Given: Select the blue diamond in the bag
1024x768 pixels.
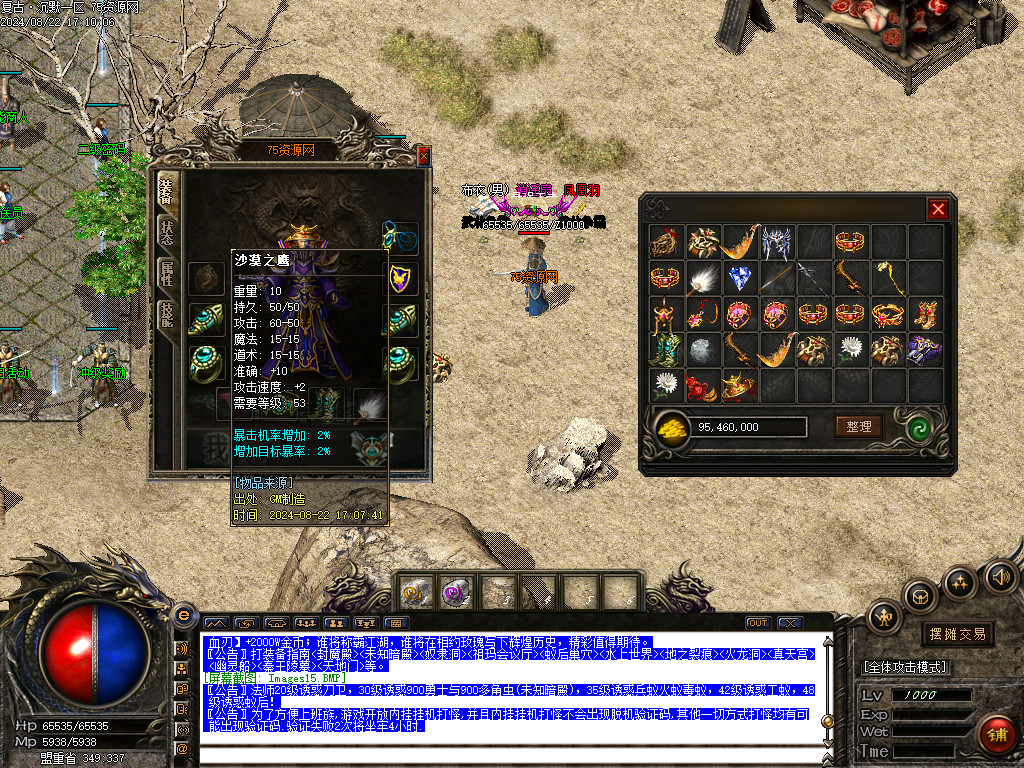Looking at the screenshot, I should [740, 278].
